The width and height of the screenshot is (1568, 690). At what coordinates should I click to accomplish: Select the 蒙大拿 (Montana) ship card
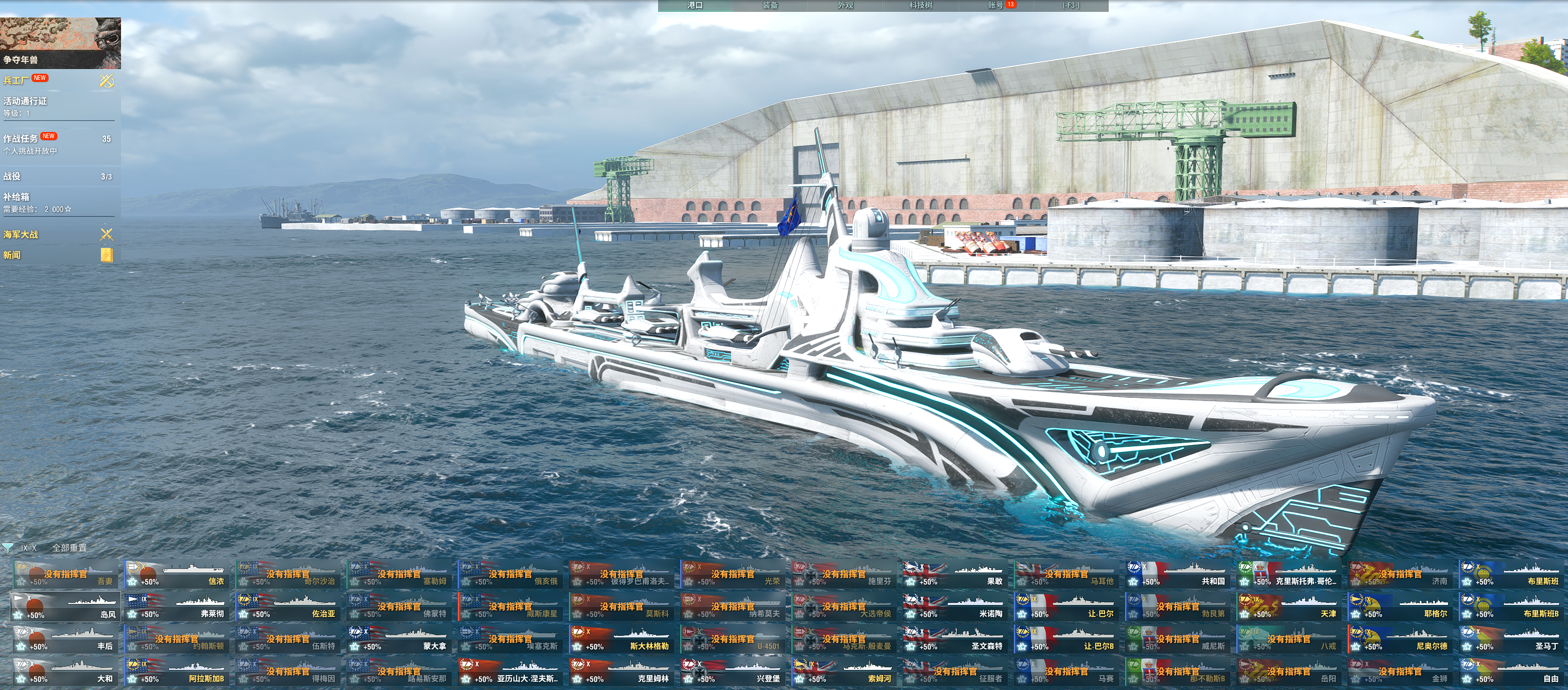(x=399, y=639)
